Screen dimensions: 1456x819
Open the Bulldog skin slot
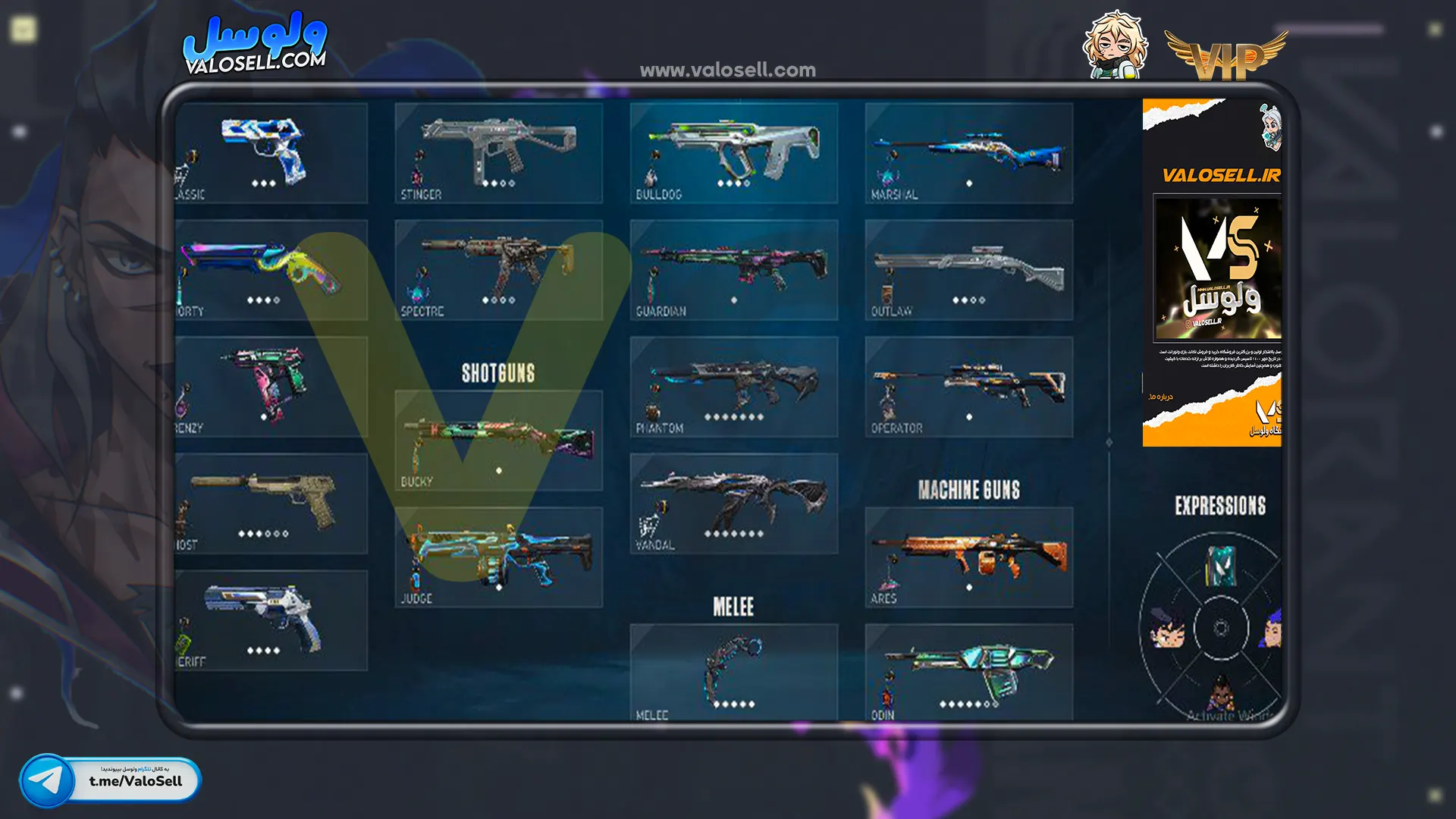click(733, 153)
